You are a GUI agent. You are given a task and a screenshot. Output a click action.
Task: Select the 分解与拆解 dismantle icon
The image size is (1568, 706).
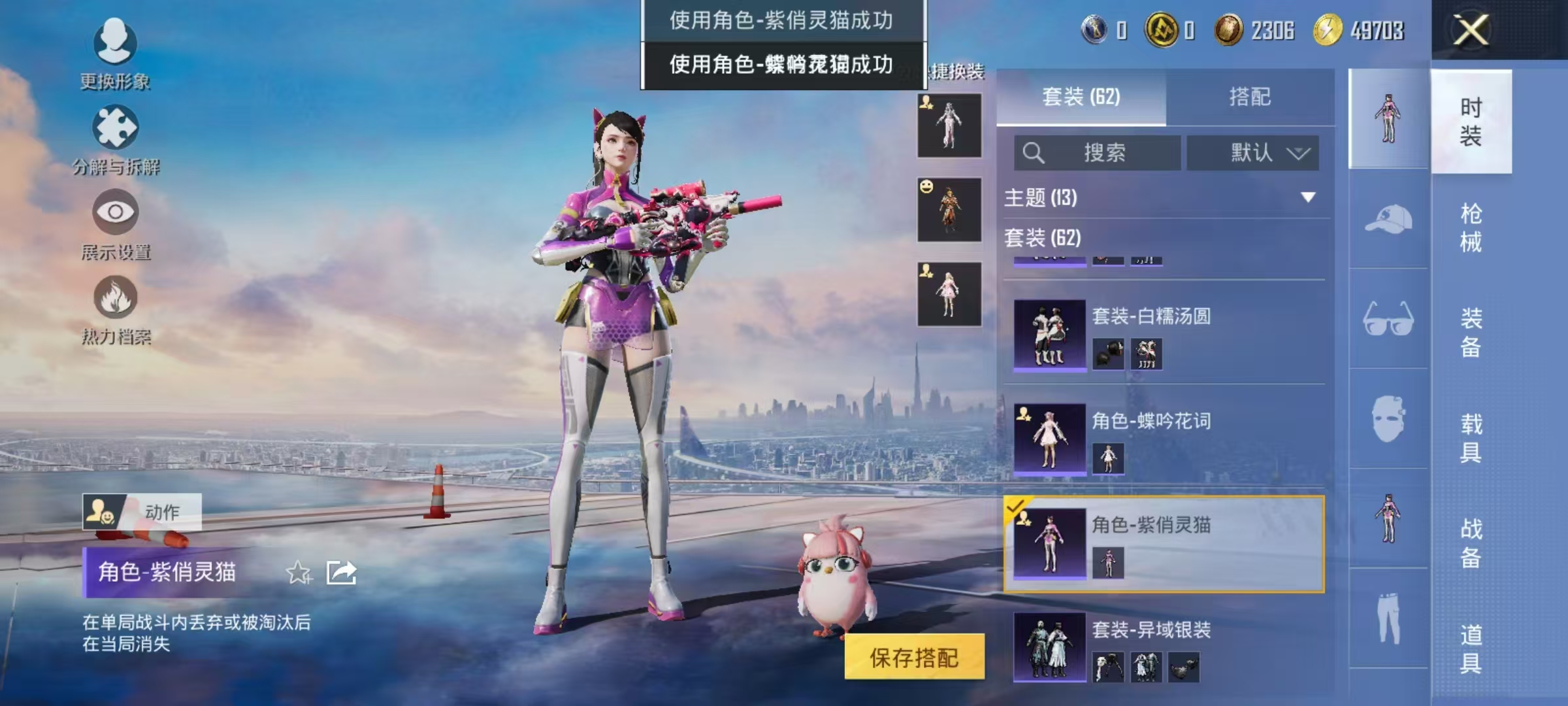pyautogui.click(x=114, y=127)
